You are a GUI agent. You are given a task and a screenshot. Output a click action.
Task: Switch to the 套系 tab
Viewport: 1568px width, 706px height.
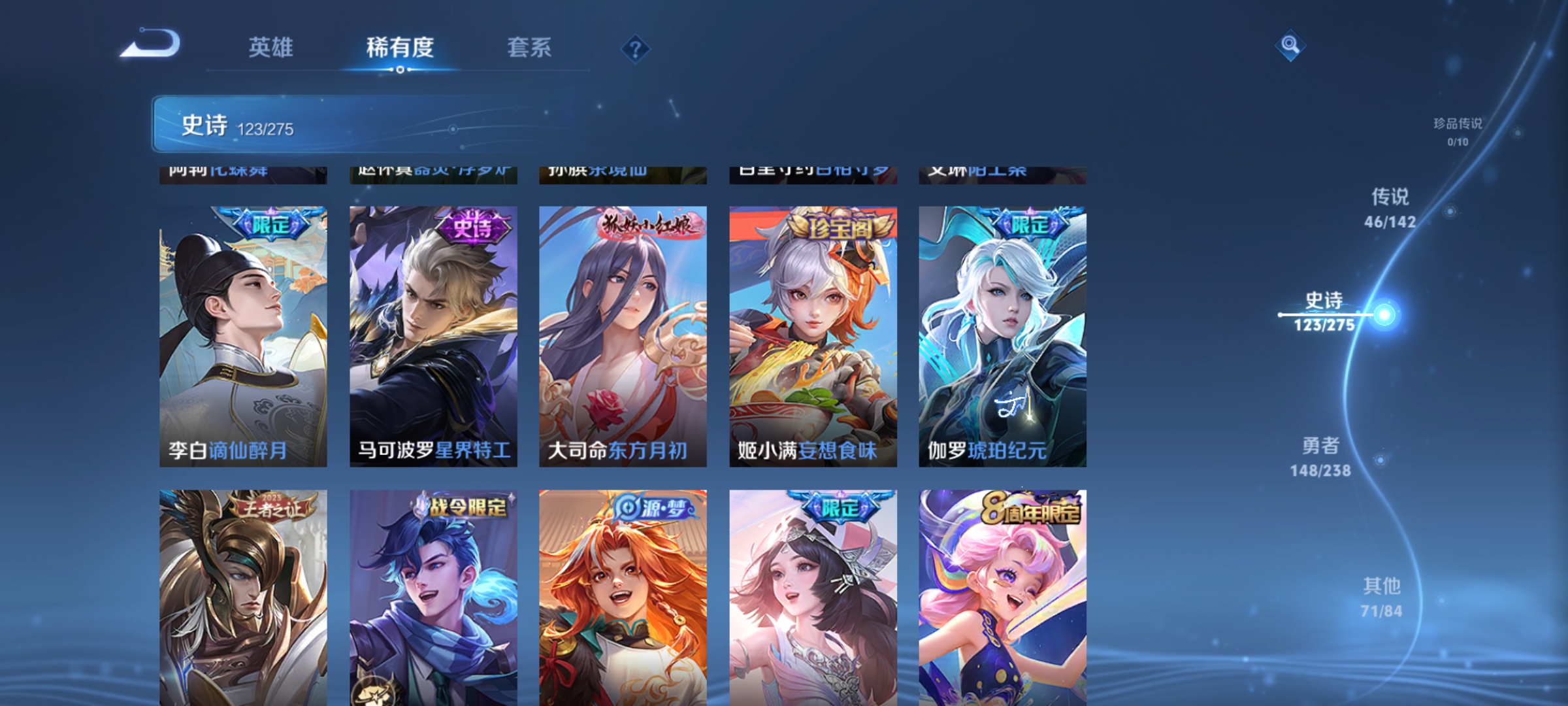[531, 48]
